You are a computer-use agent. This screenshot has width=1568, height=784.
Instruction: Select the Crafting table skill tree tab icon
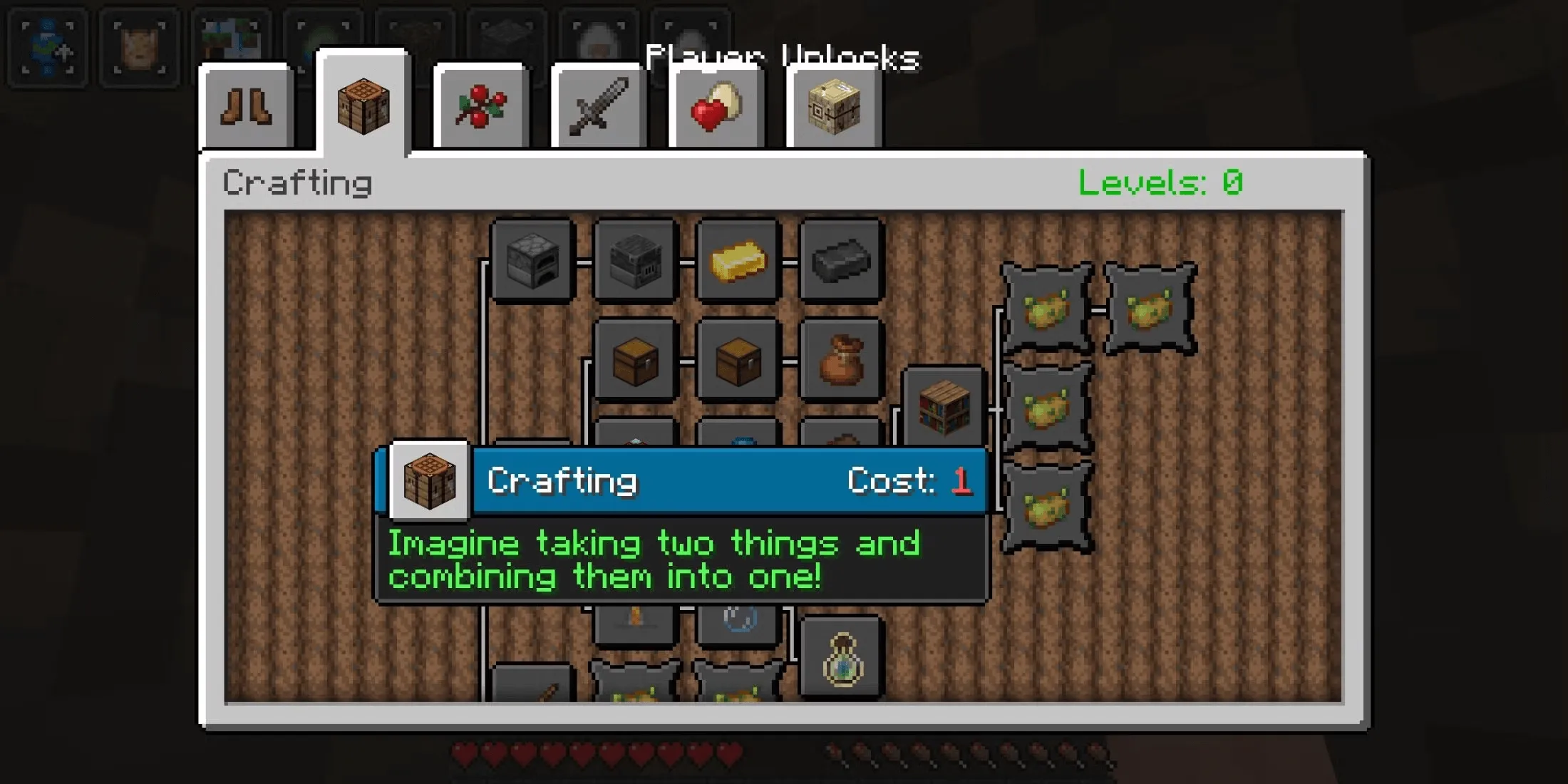tap(364, 105)
